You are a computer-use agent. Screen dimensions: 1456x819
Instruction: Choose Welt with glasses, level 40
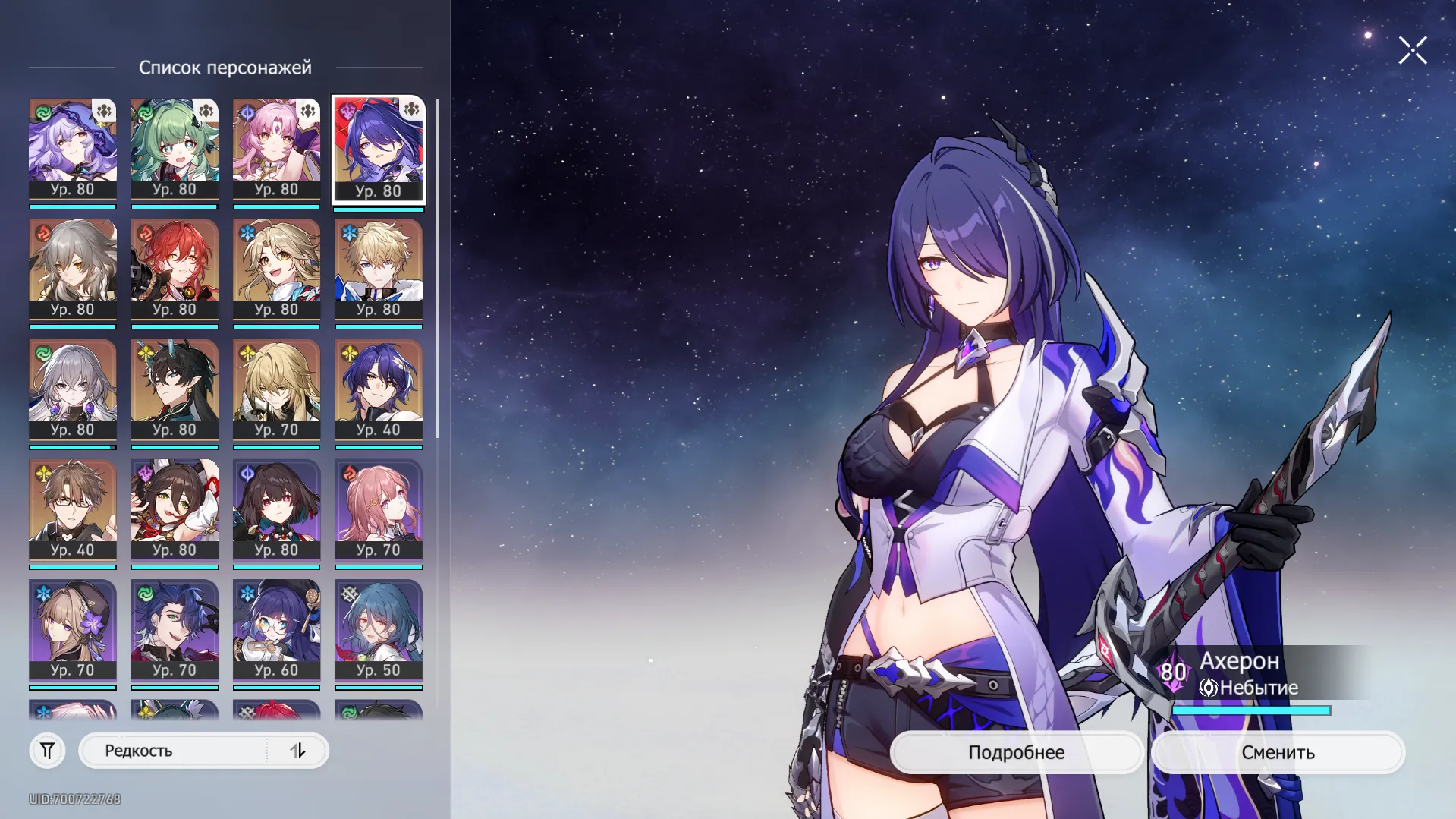click(73, 509)
